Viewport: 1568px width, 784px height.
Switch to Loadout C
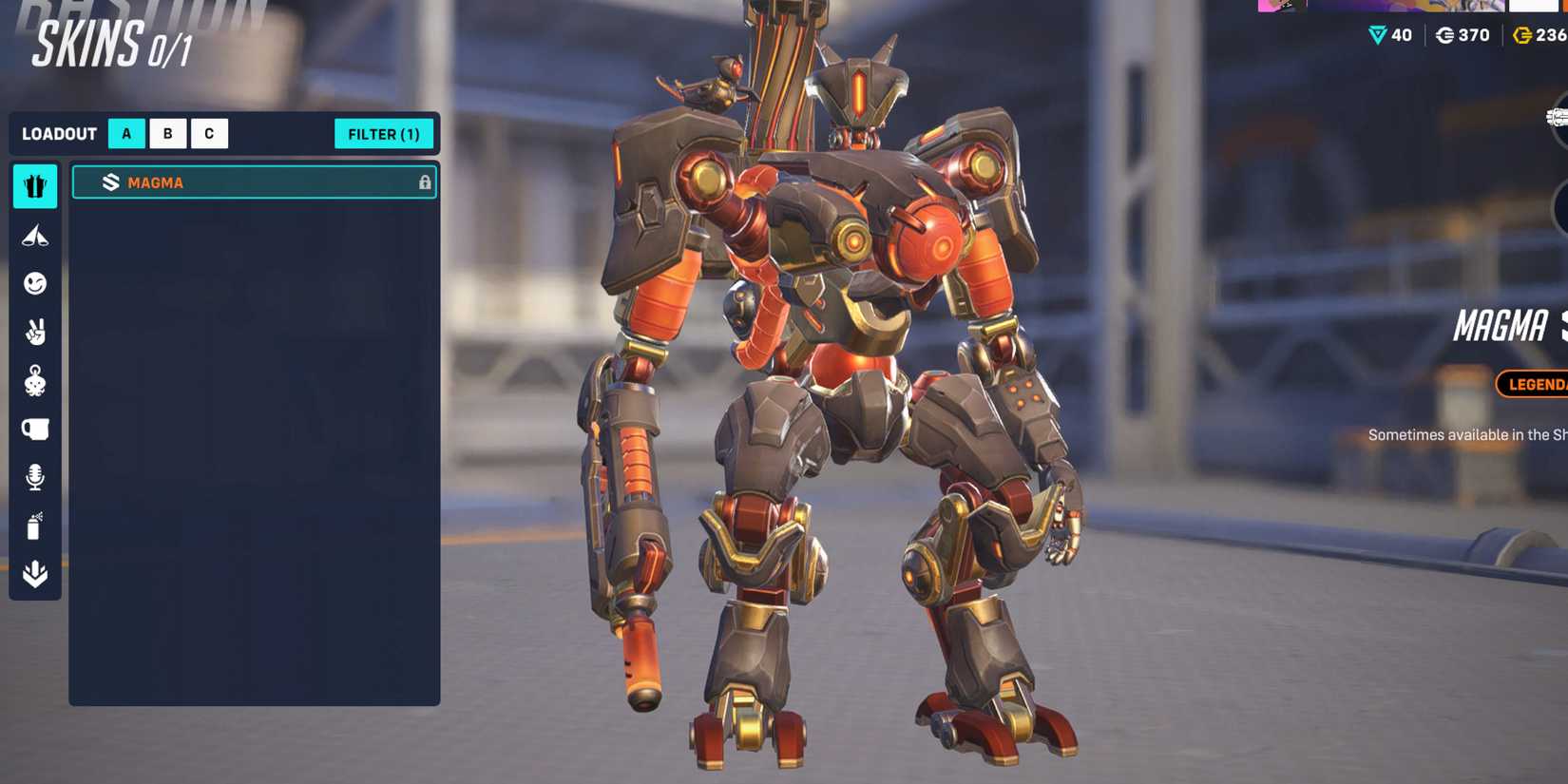coord(209,133)
